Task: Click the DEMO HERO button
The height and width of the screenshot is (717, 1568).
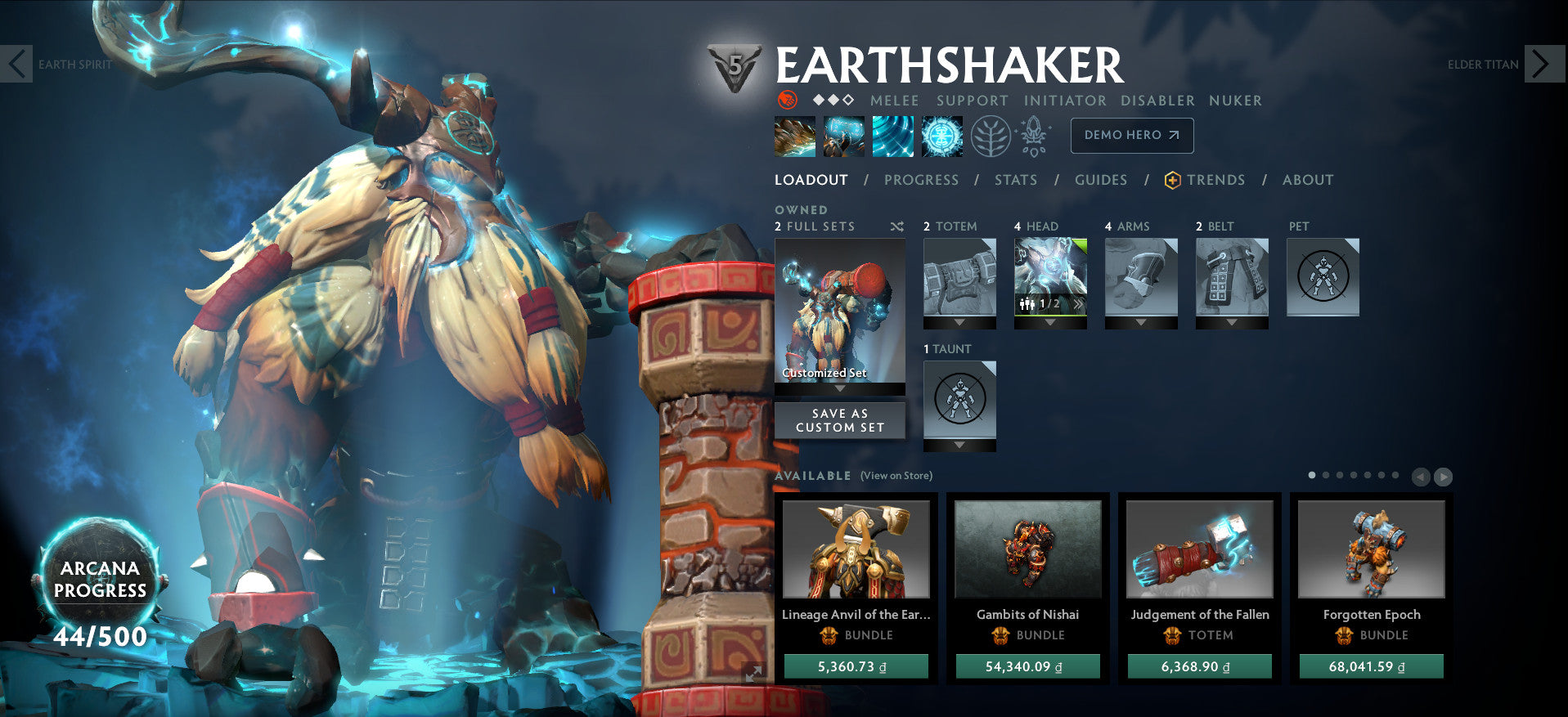Action: (1131, 135)
